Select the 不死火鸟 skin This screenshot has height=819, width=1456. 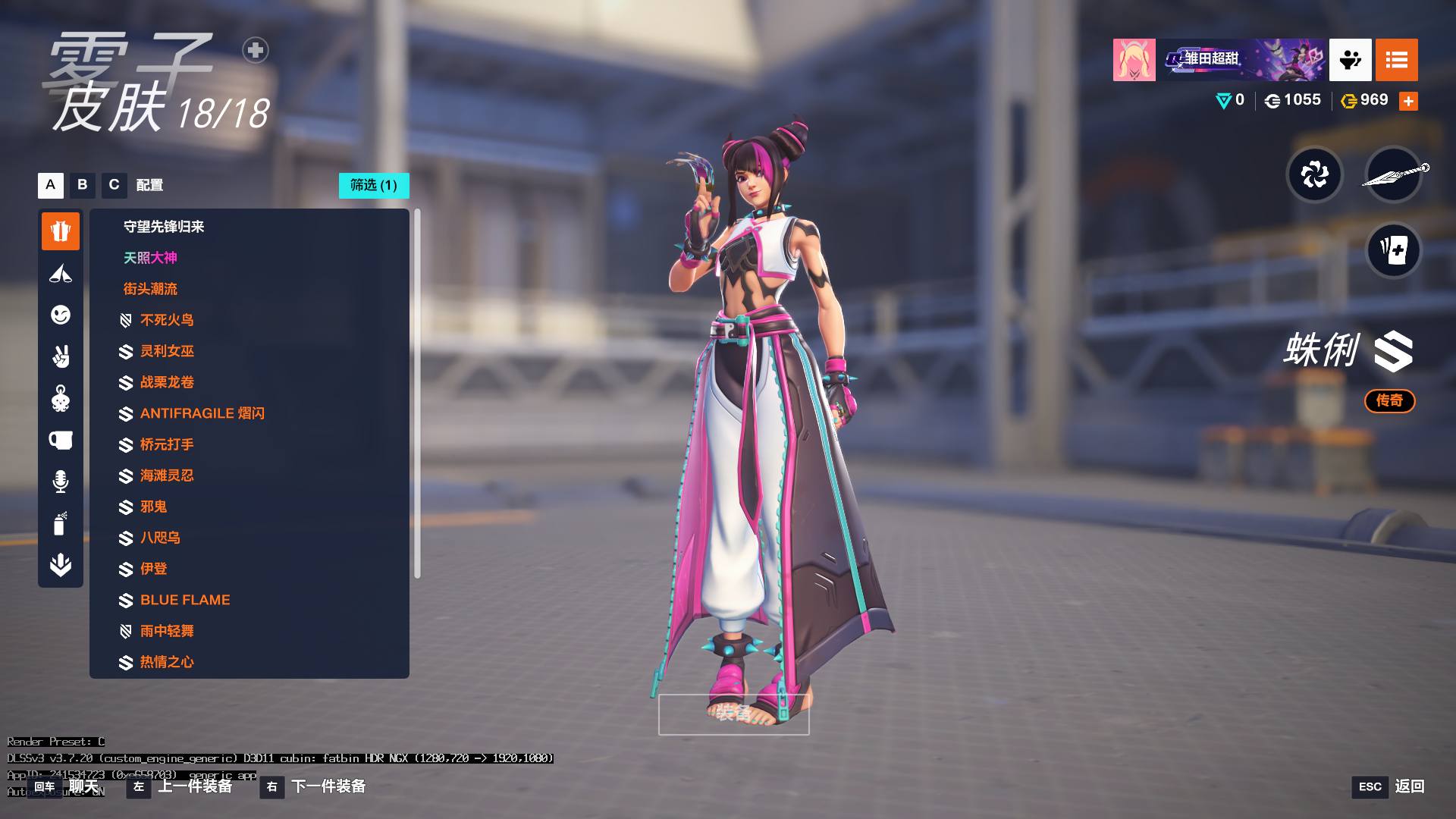click(x=167, y=320)
